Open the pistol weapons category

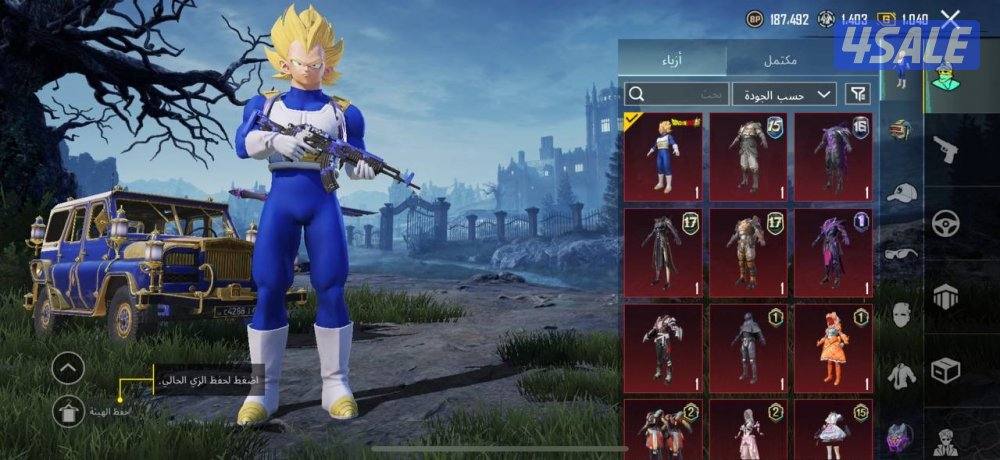(x=945, y=150)
